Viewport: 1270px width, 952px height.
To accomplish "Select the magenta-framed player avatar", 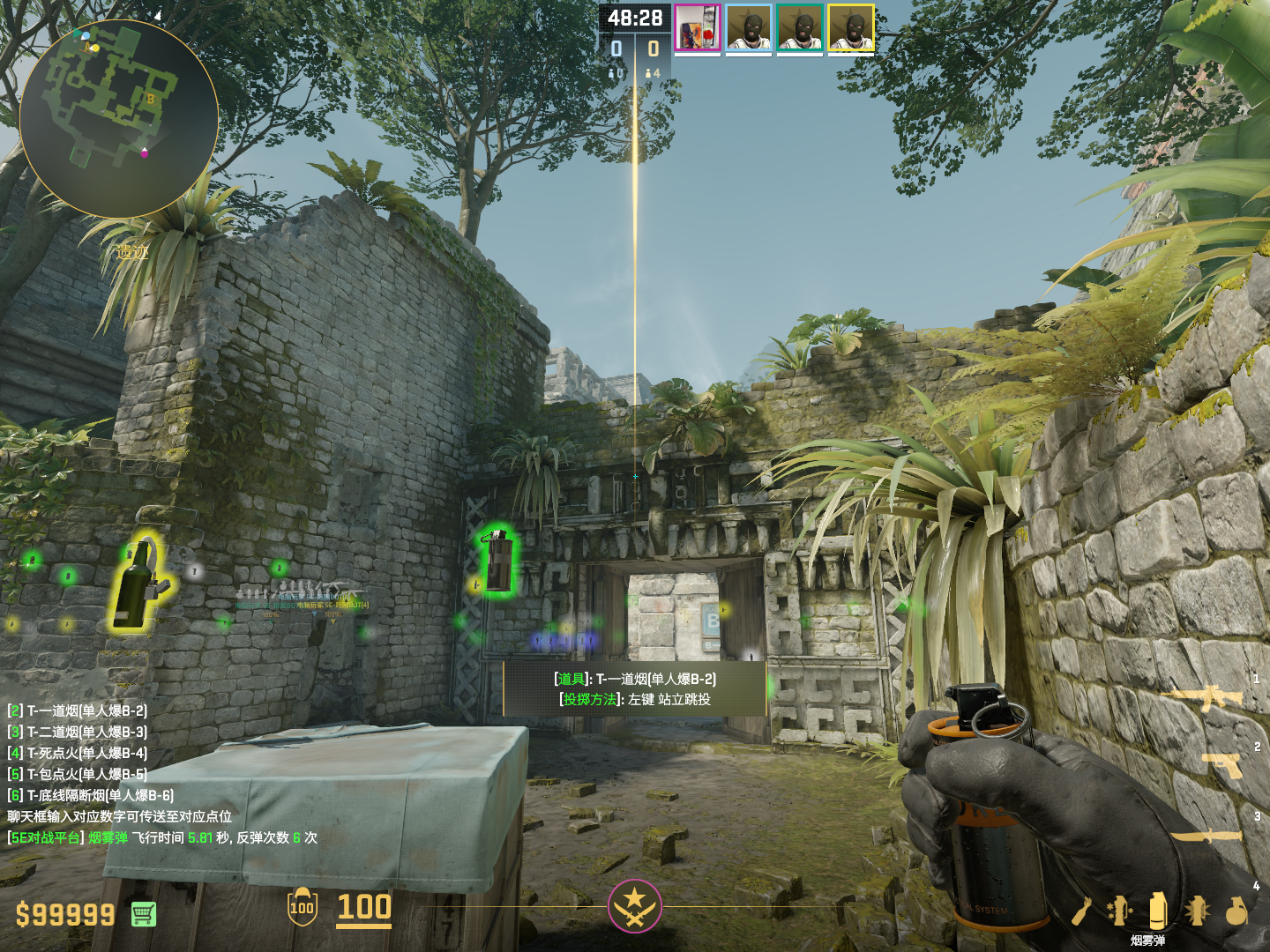I will pos(698,28).
